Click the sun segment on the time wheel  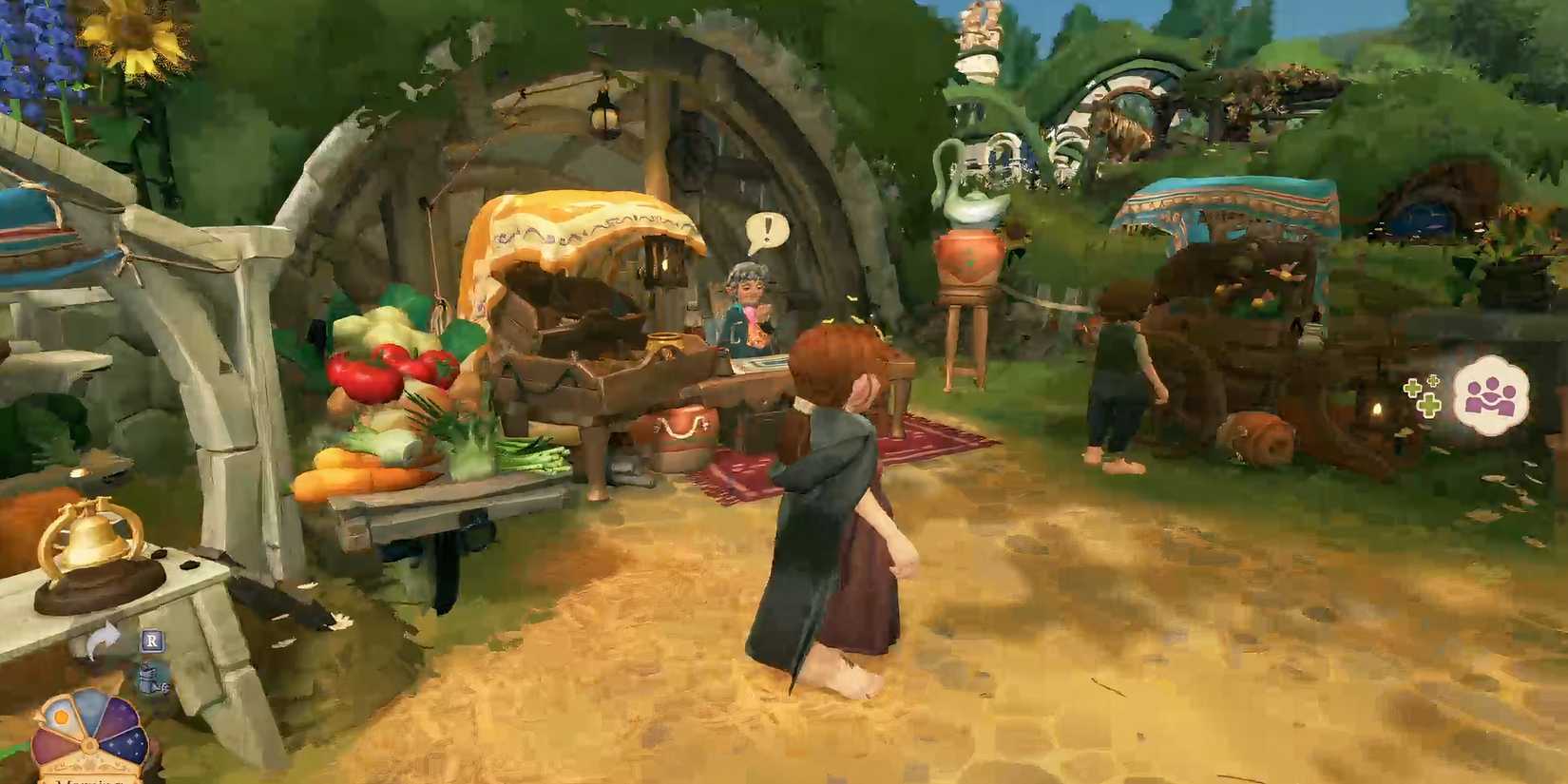[61, 715]
